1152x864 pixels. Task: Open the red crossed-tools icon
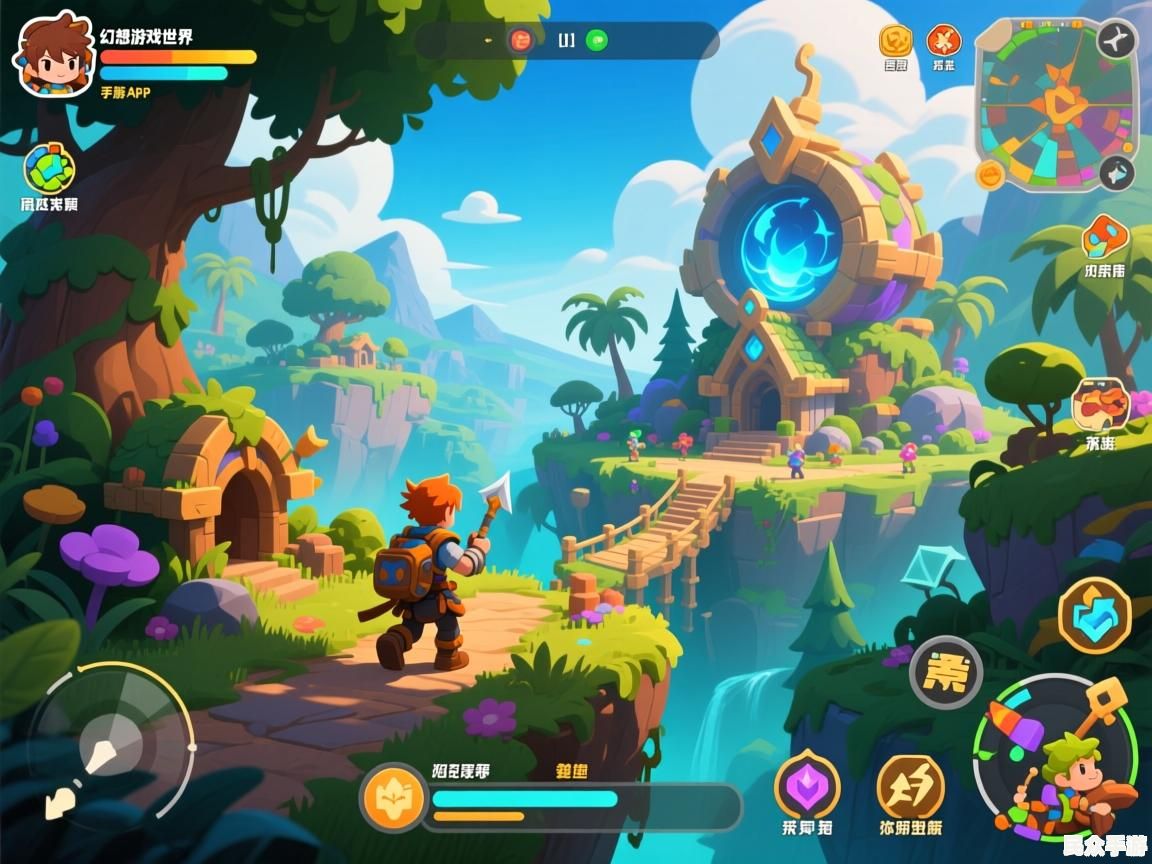coord(943,41)
